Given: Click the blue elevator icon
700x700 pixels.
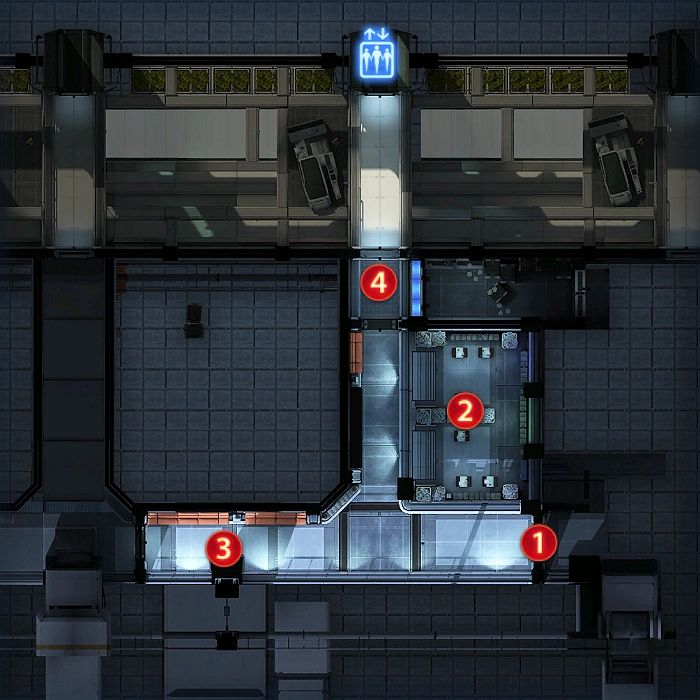Looking at the screenshot, I should 378,57.
